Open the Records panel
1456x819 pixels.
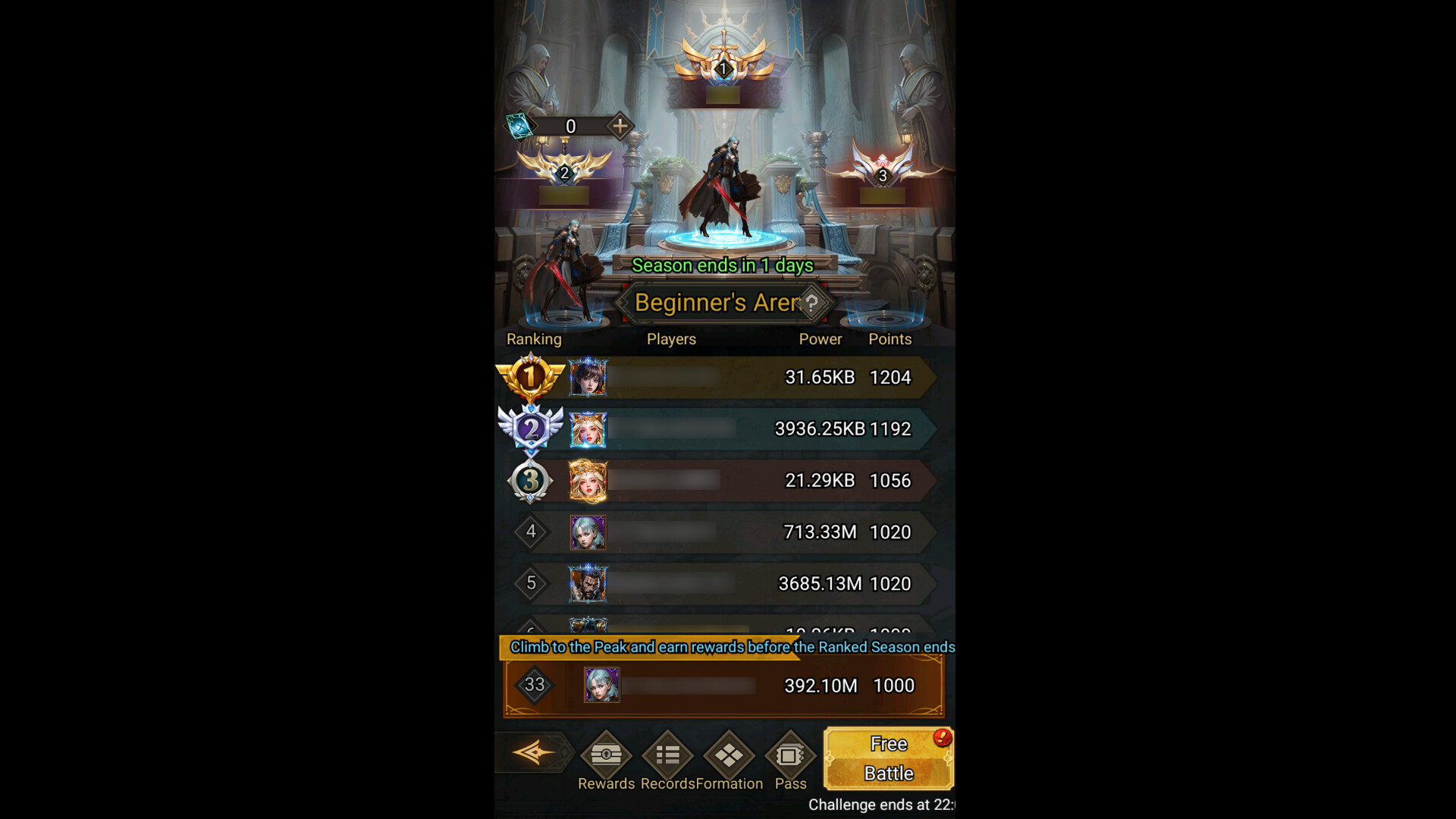click(666, 756)
